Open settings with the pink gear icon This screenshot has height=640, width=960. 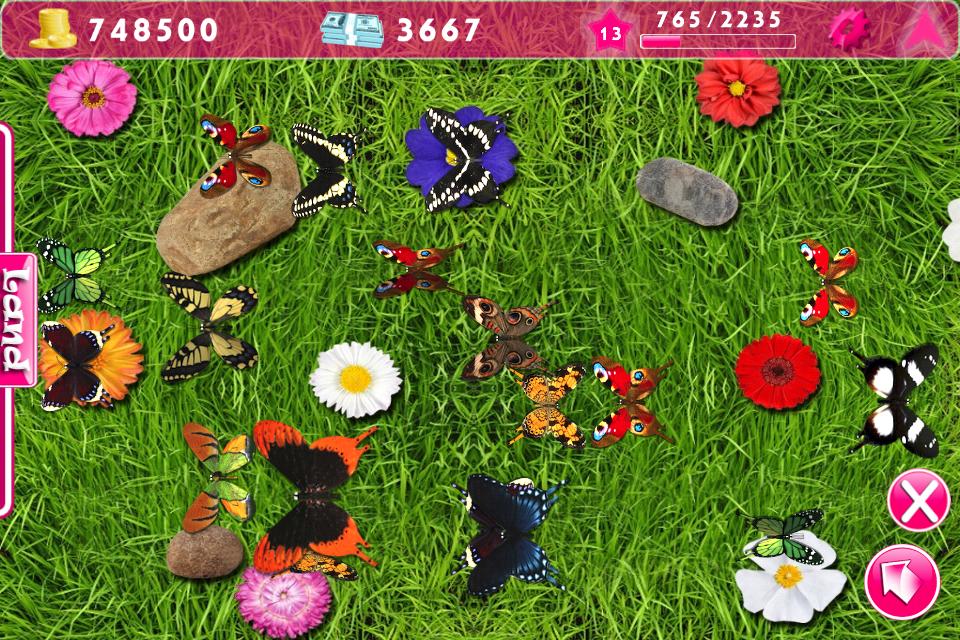(846, 30)
